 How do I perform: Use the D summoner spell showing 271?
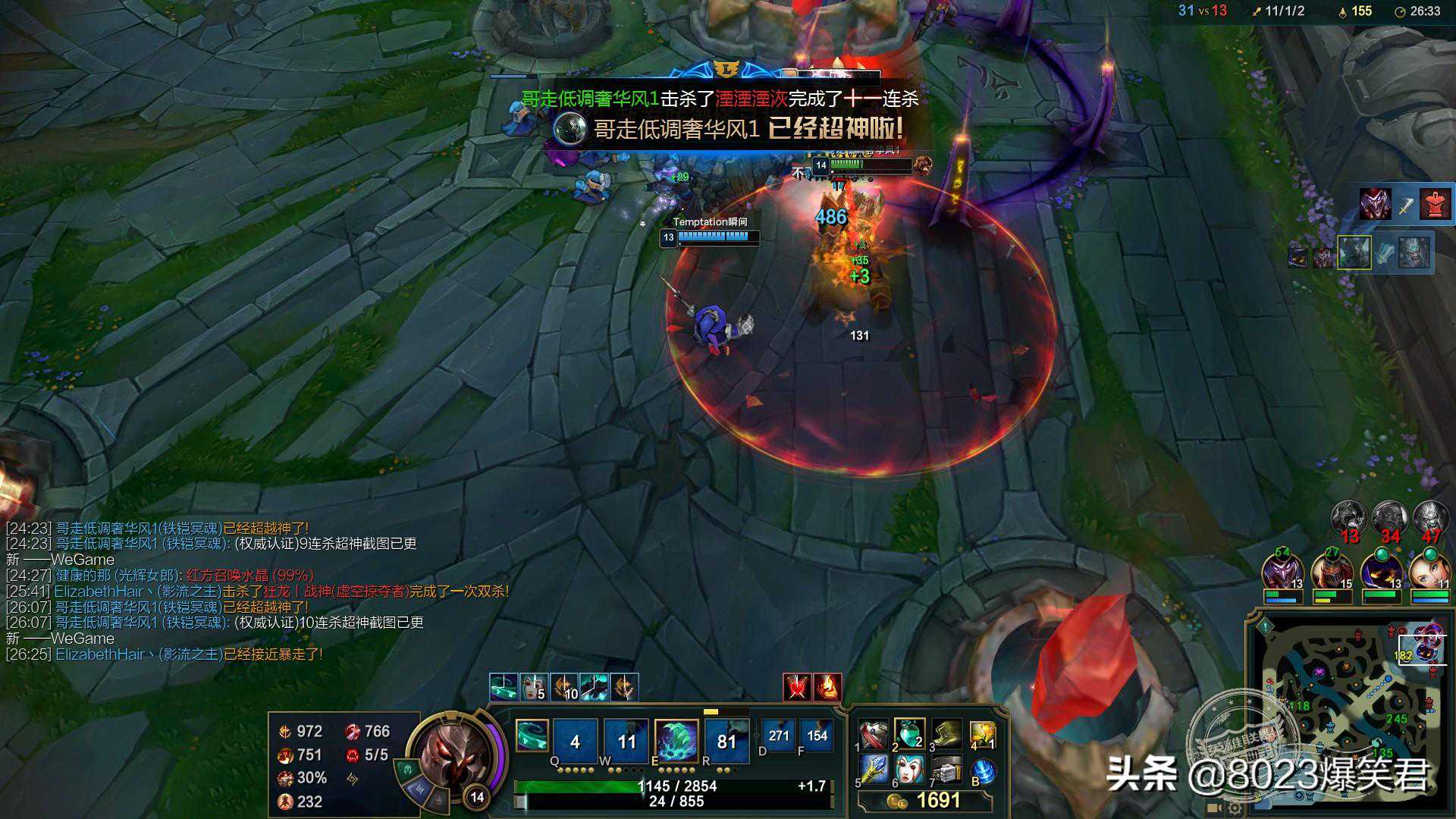click(x=778, y=734)
